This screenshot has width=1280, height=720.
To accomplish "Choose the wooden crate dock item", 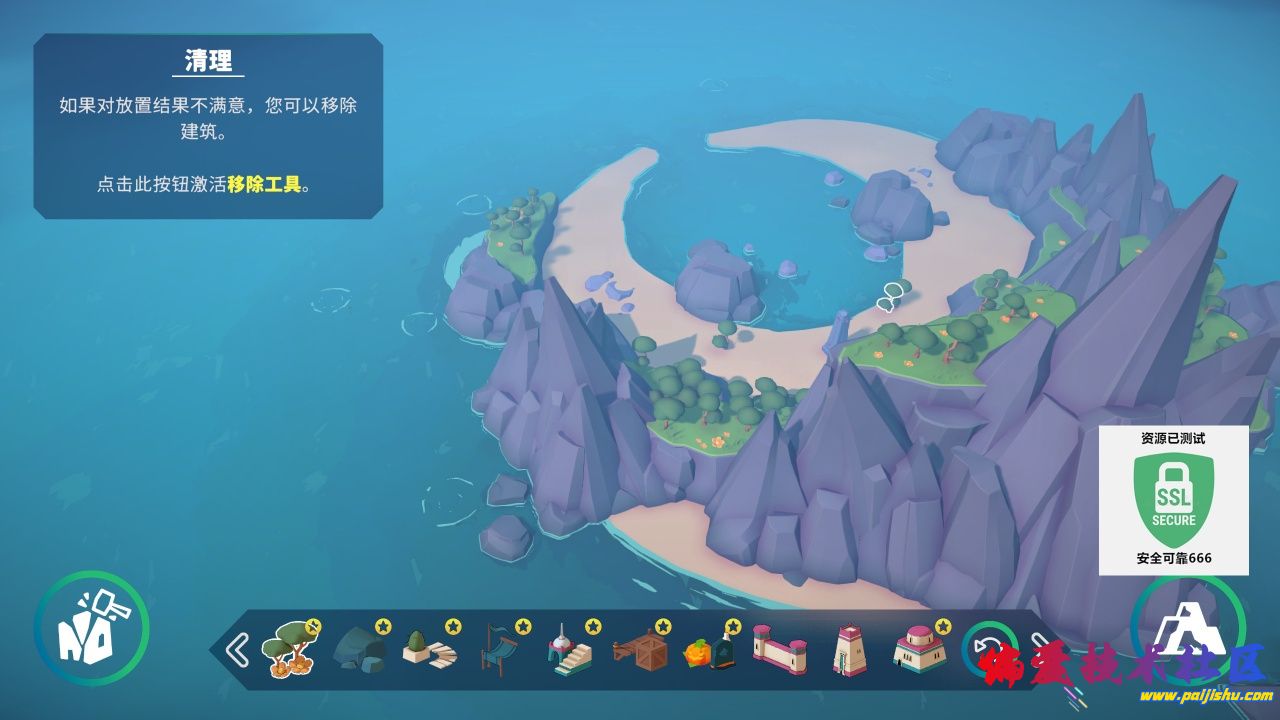I will (x=640, y=651).
